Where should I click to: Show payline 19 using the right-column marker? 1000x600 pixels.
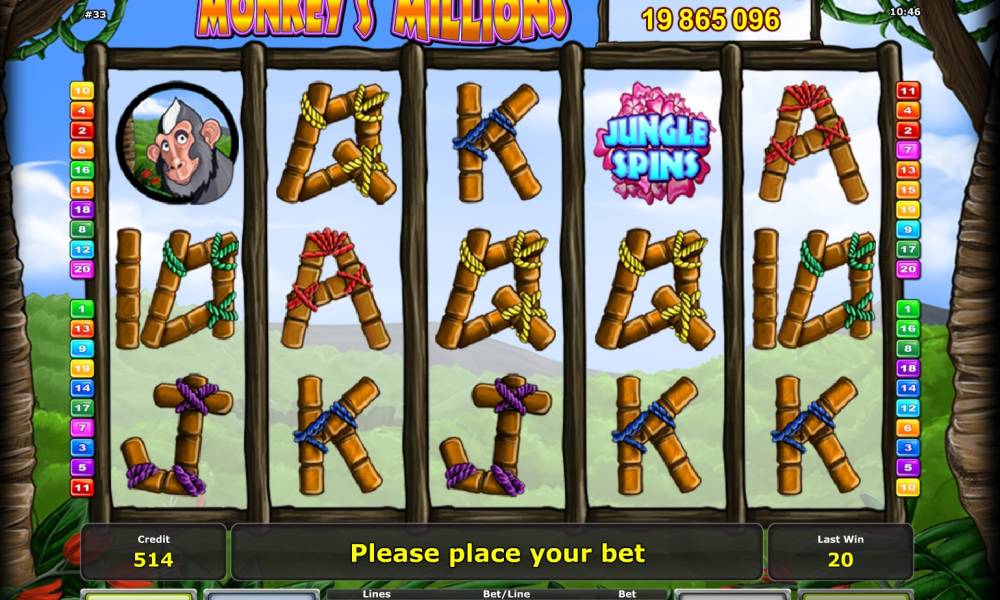(908, 210)
